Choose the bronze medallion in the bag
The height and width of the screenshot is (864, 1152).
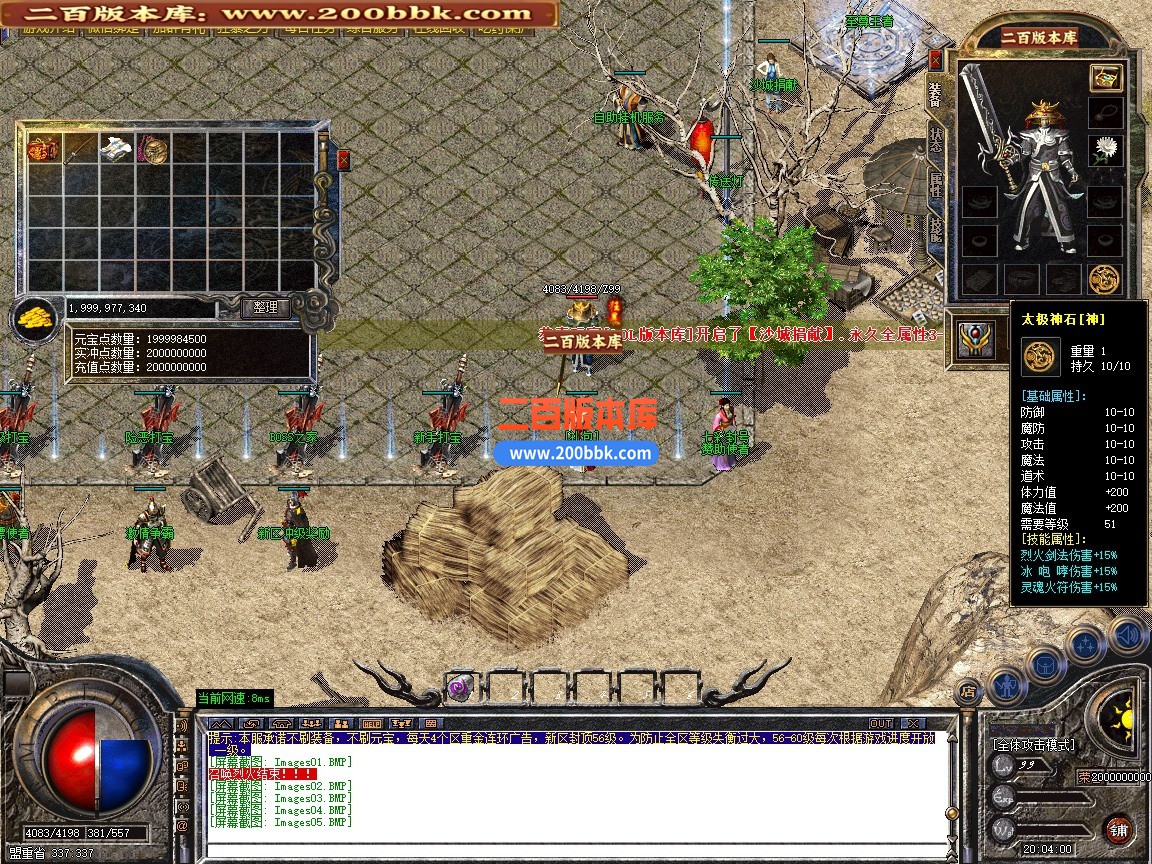(152, 150)
